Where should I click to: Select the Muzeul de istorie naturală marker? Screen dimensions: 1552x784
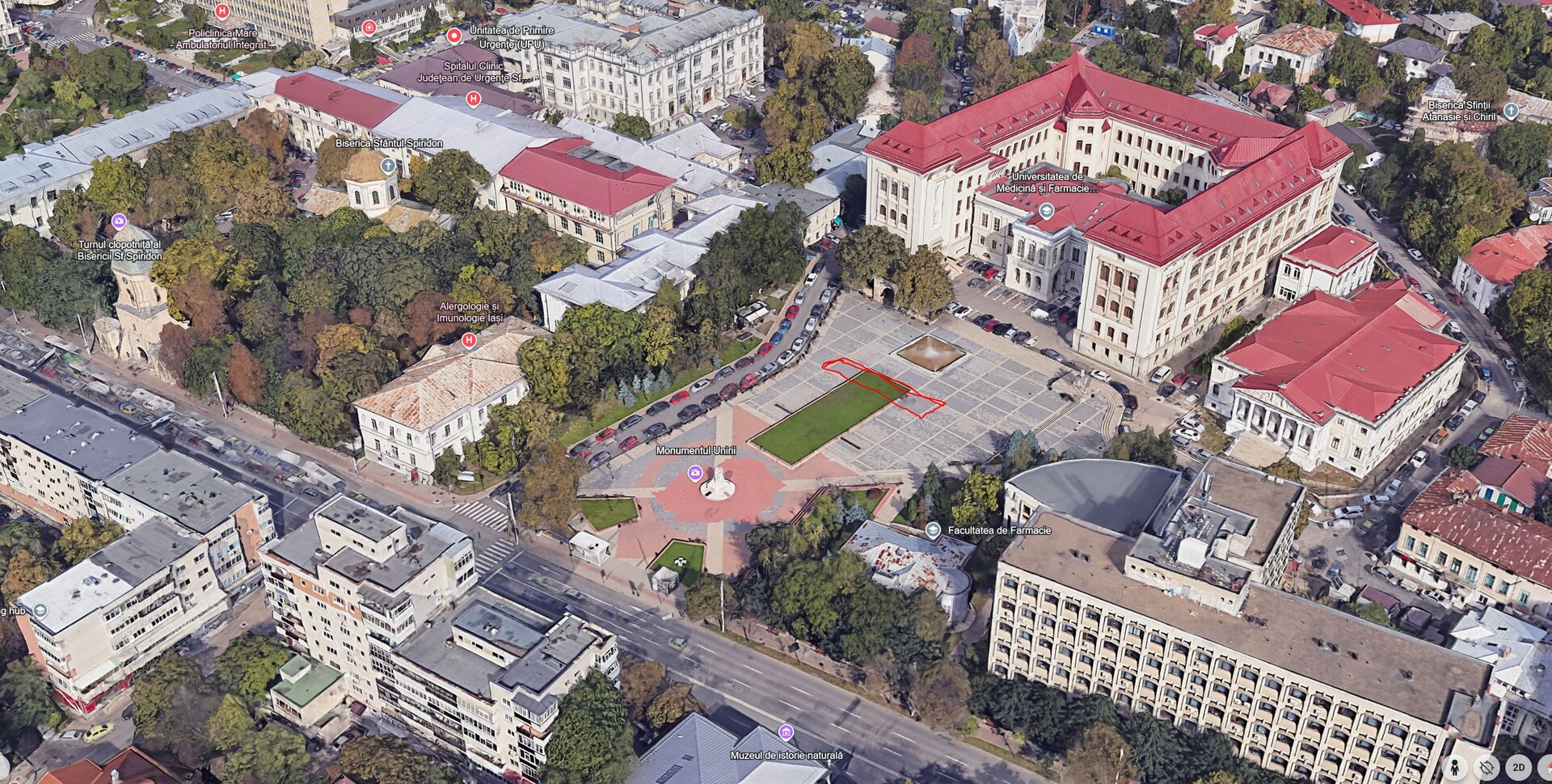[785, 733]
